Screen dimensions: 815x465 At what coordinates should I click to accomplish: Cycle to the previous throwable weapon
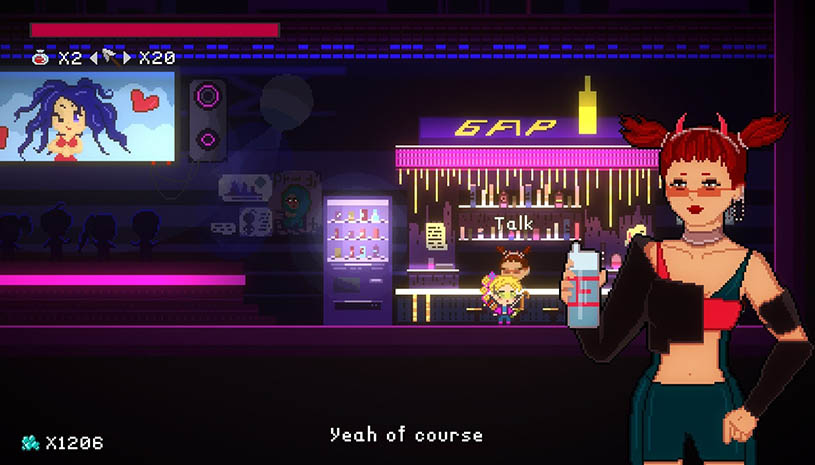tap(95, 57)
